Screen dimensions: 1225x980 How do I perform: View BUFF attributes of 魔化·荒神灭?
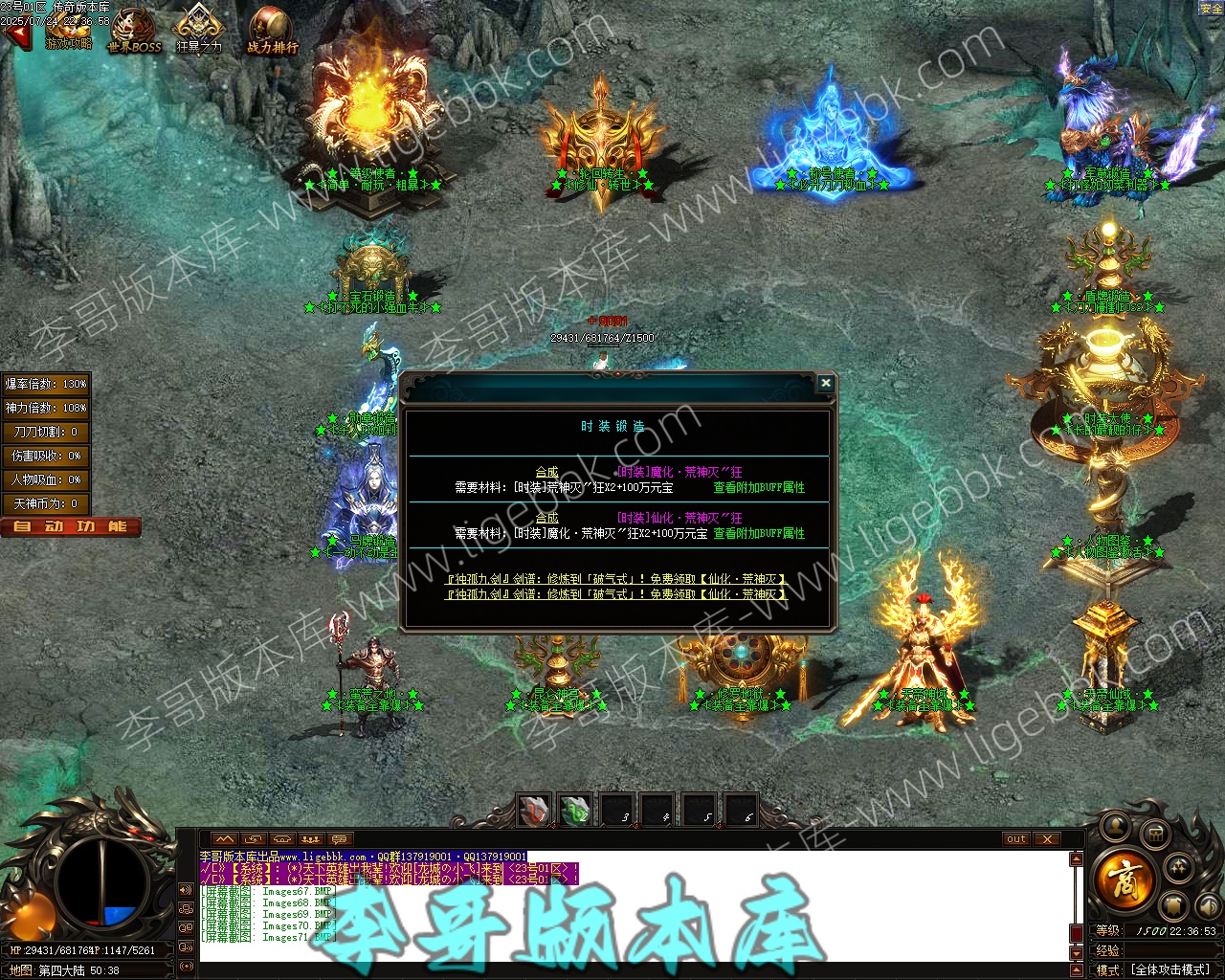click(759, 487)
